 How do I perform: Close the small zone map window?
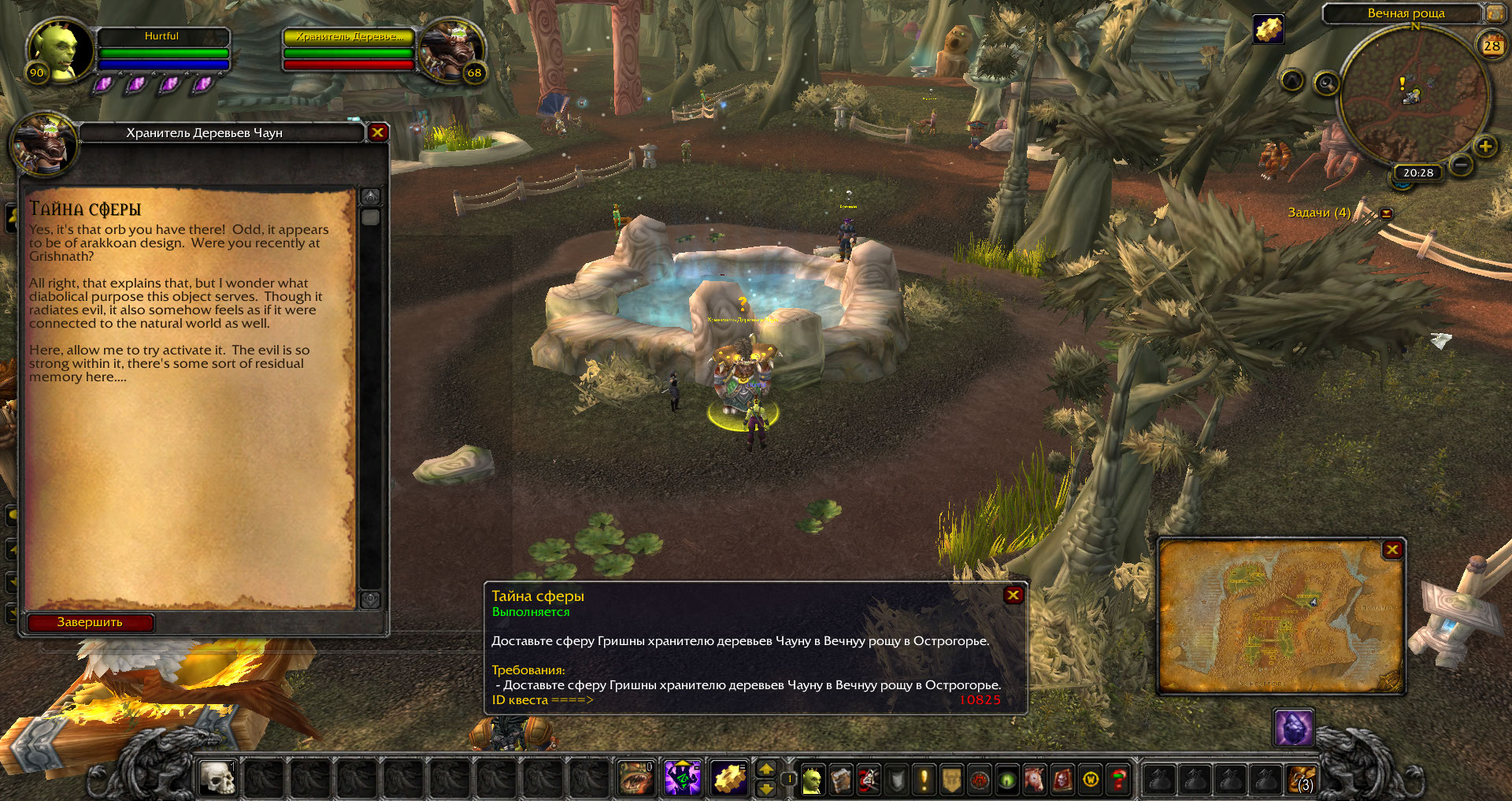1392,550
